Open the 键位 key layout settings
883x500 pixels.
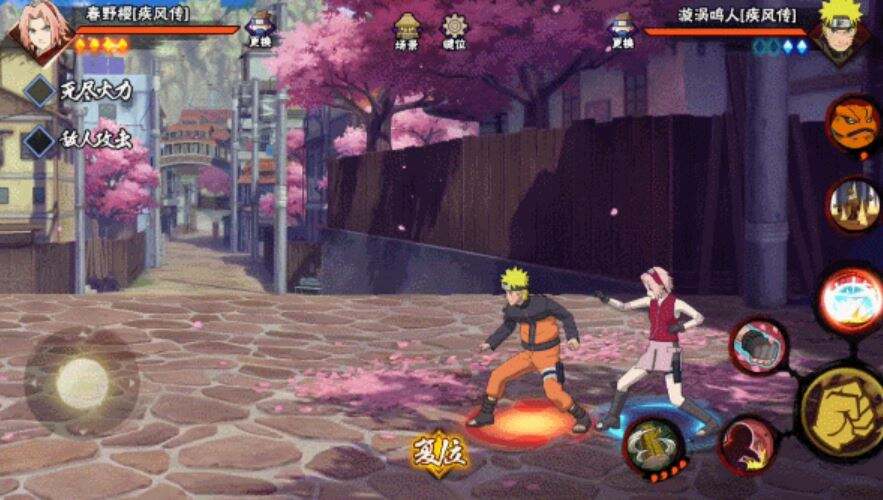click(455, 31)
